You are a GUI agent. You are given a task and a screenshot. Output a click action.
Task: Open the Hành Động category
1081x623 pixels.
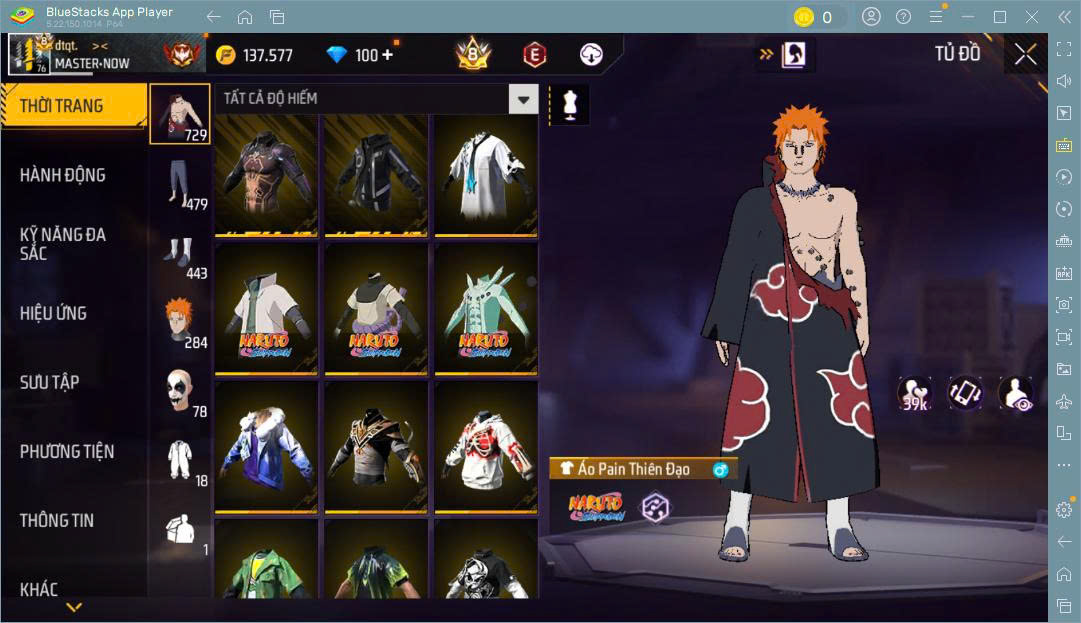tap(62, 175)
